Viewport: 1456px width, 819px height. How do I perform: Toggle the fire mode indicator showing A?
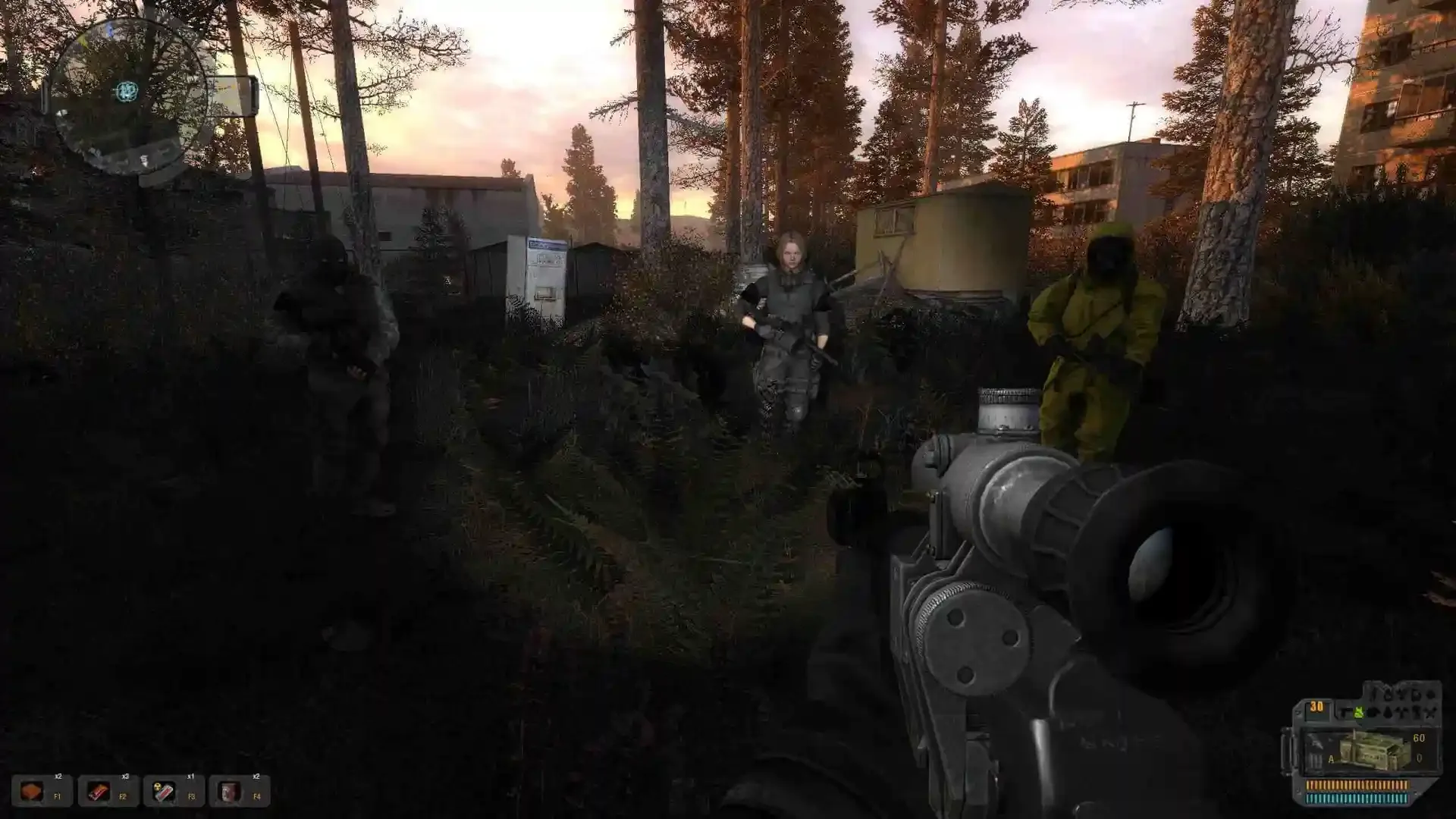1331,759
